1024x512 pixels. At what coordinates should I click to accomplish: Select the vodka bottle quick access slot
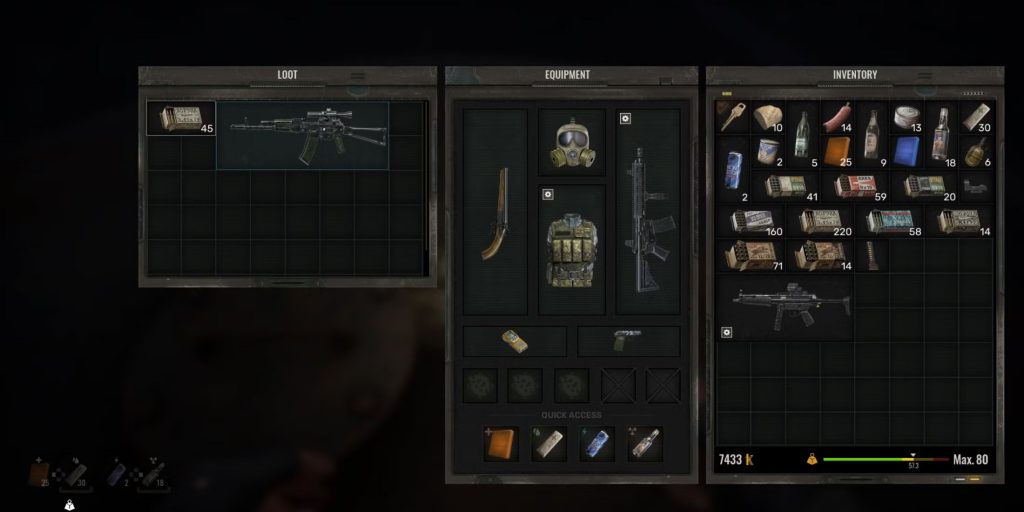click(x=645, y=443)
